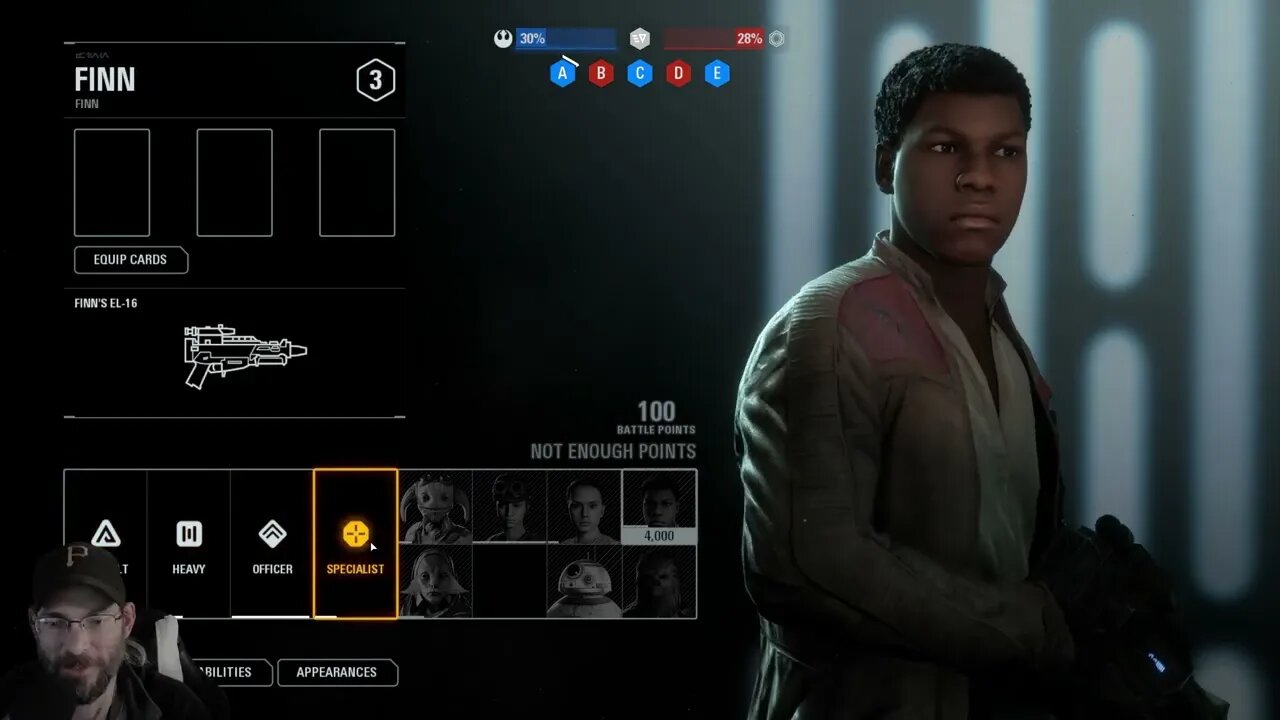Select the dark-haired woman hero portrait
This screenshot has width=1280, height=720.
click(584, 507)
